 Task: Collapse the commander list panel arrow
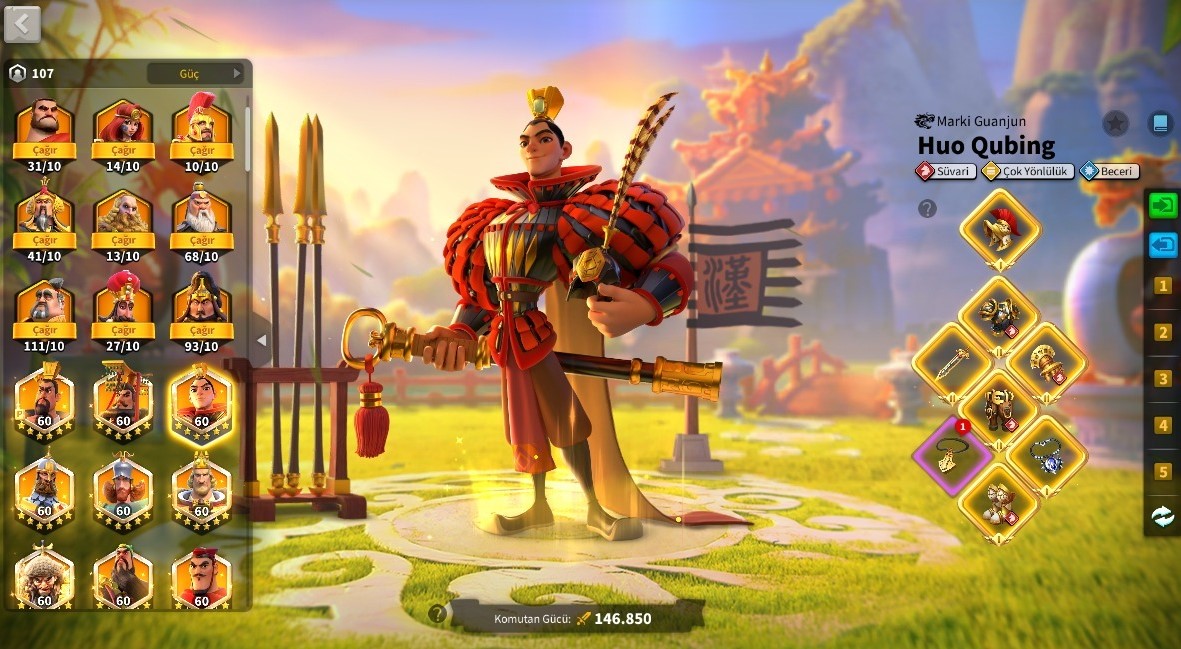(x=262, y=340)
